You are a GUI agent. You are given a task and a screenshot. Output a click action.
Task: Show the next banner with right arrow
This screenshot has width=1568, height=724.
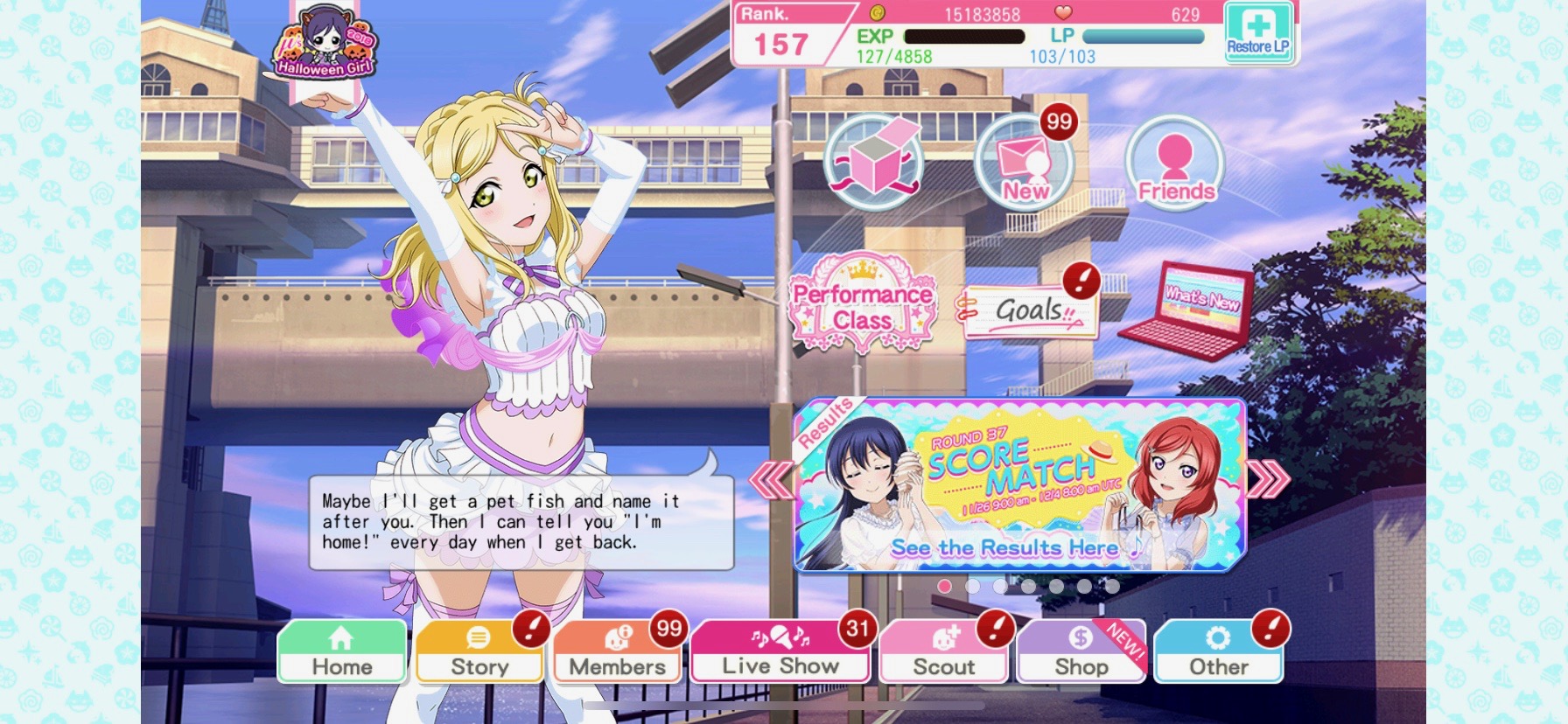[x=1268, y=478]
